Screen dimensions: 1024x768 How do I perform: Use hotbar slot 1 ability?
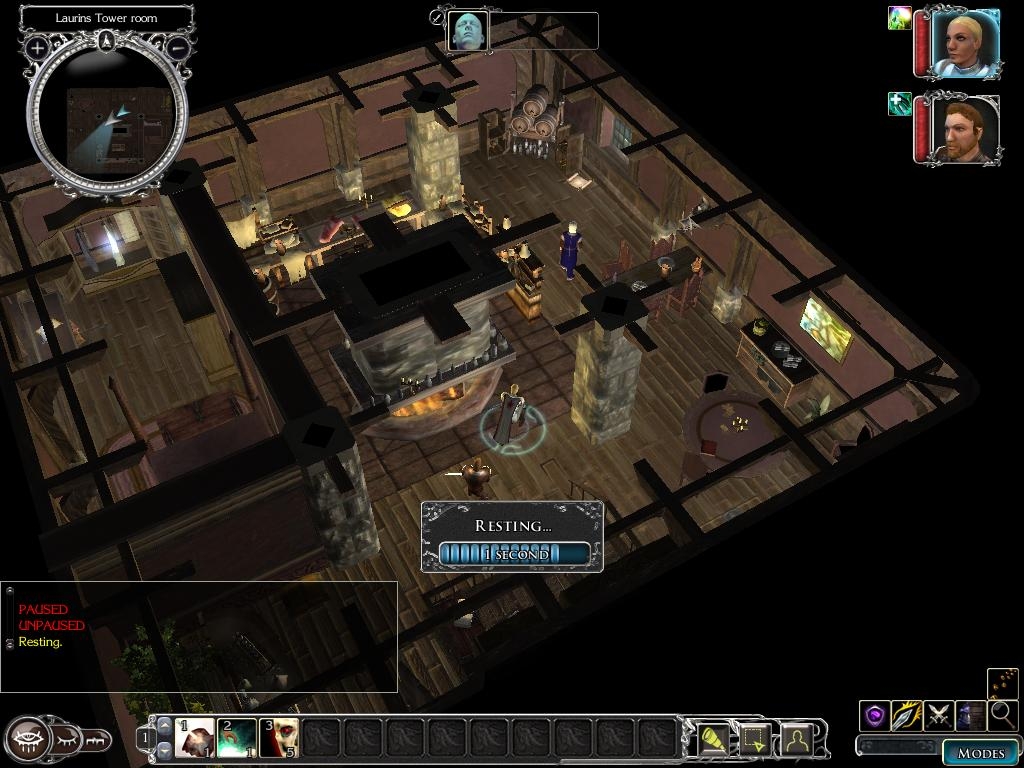[195, 739]
